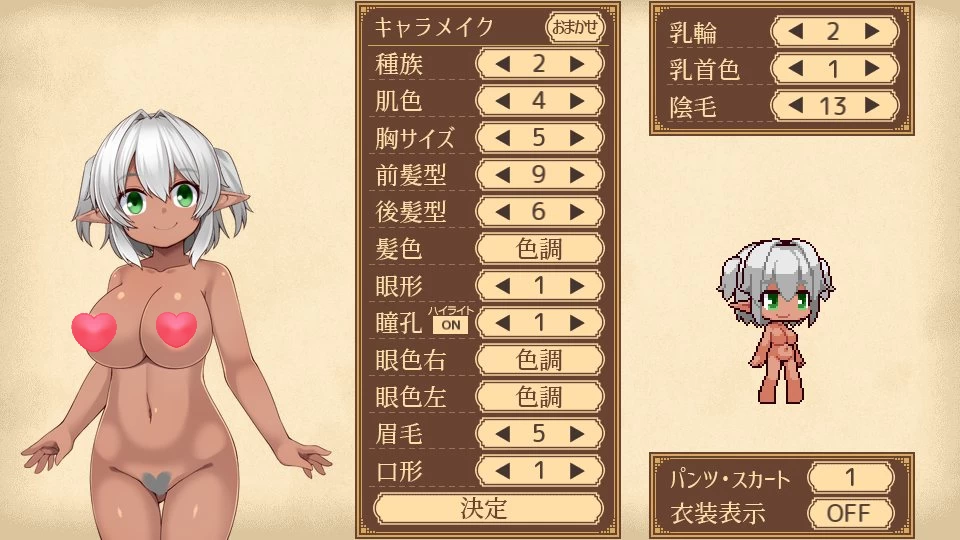The width and height of the screenshot is (960, 540).
Task: Click the おまかせ randomize button
Action: tap(576, 27)
